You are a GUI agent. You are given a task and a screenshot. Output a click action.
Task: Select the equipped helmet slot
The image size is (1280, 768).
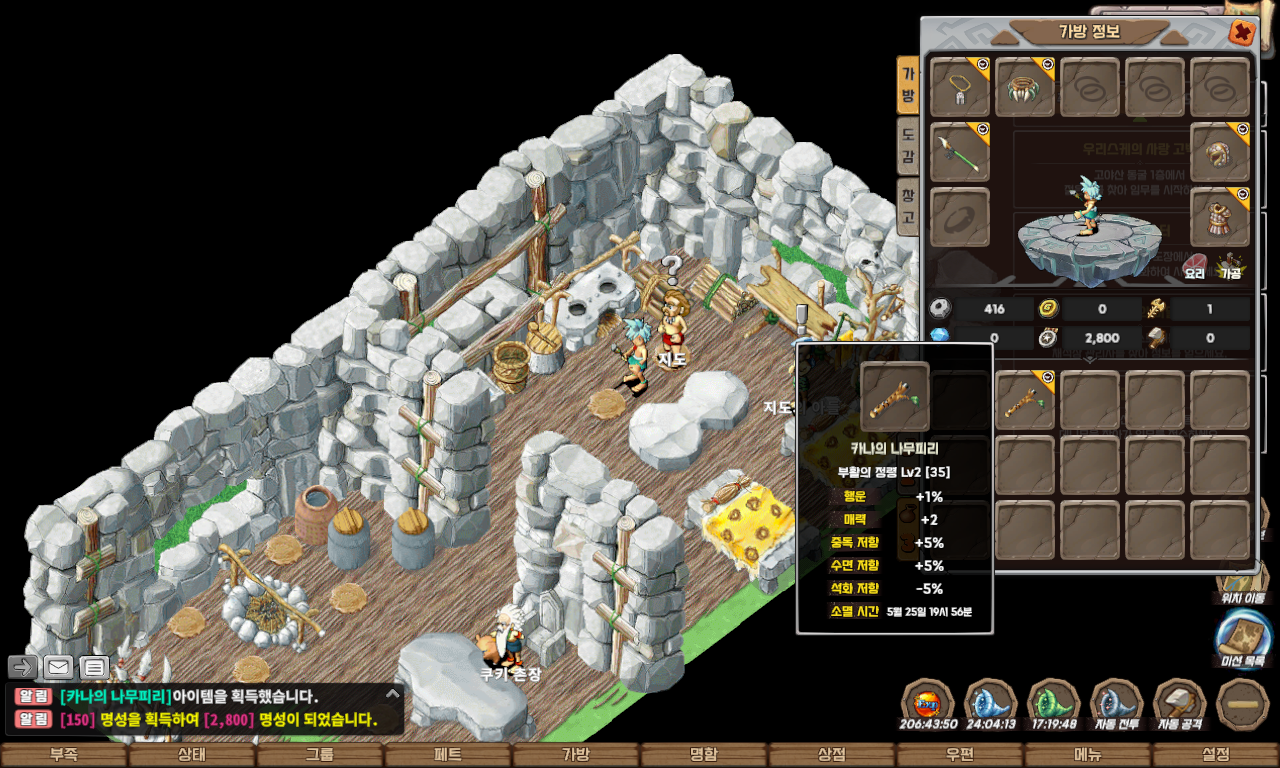(1220, 152)
